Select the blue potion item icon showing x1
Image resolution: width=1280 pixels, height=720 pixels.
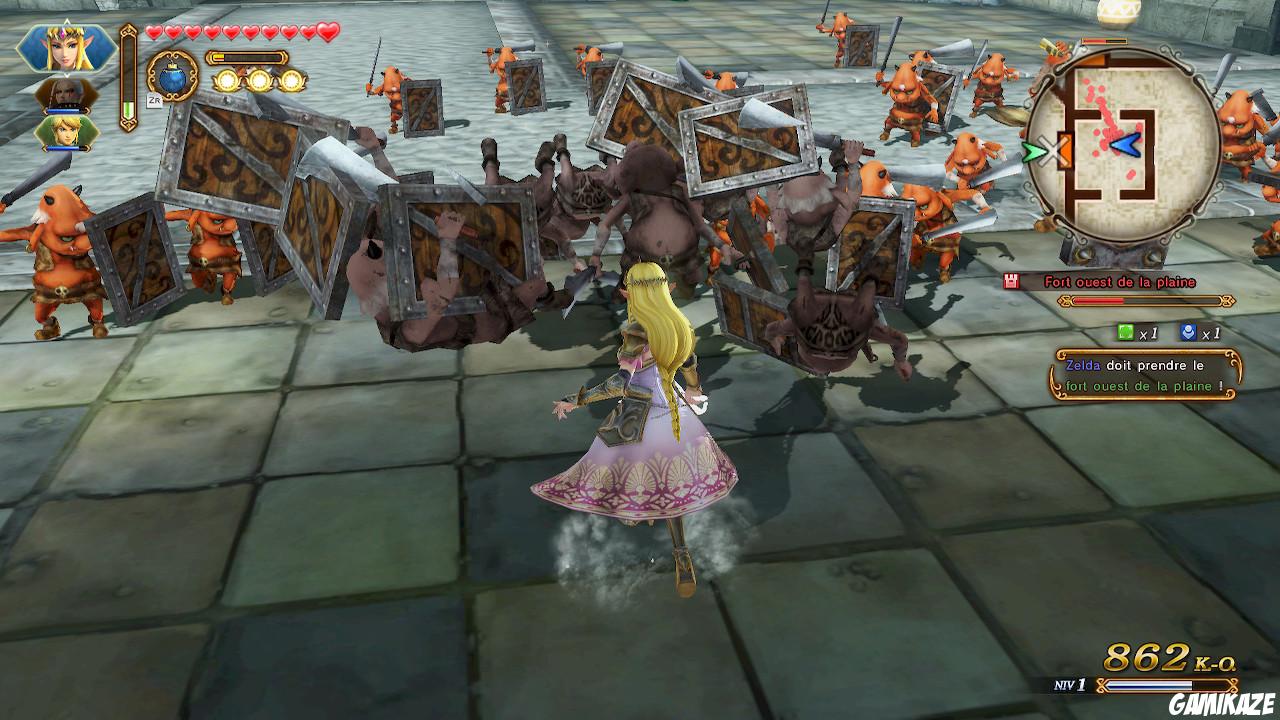pos(1188,333)
